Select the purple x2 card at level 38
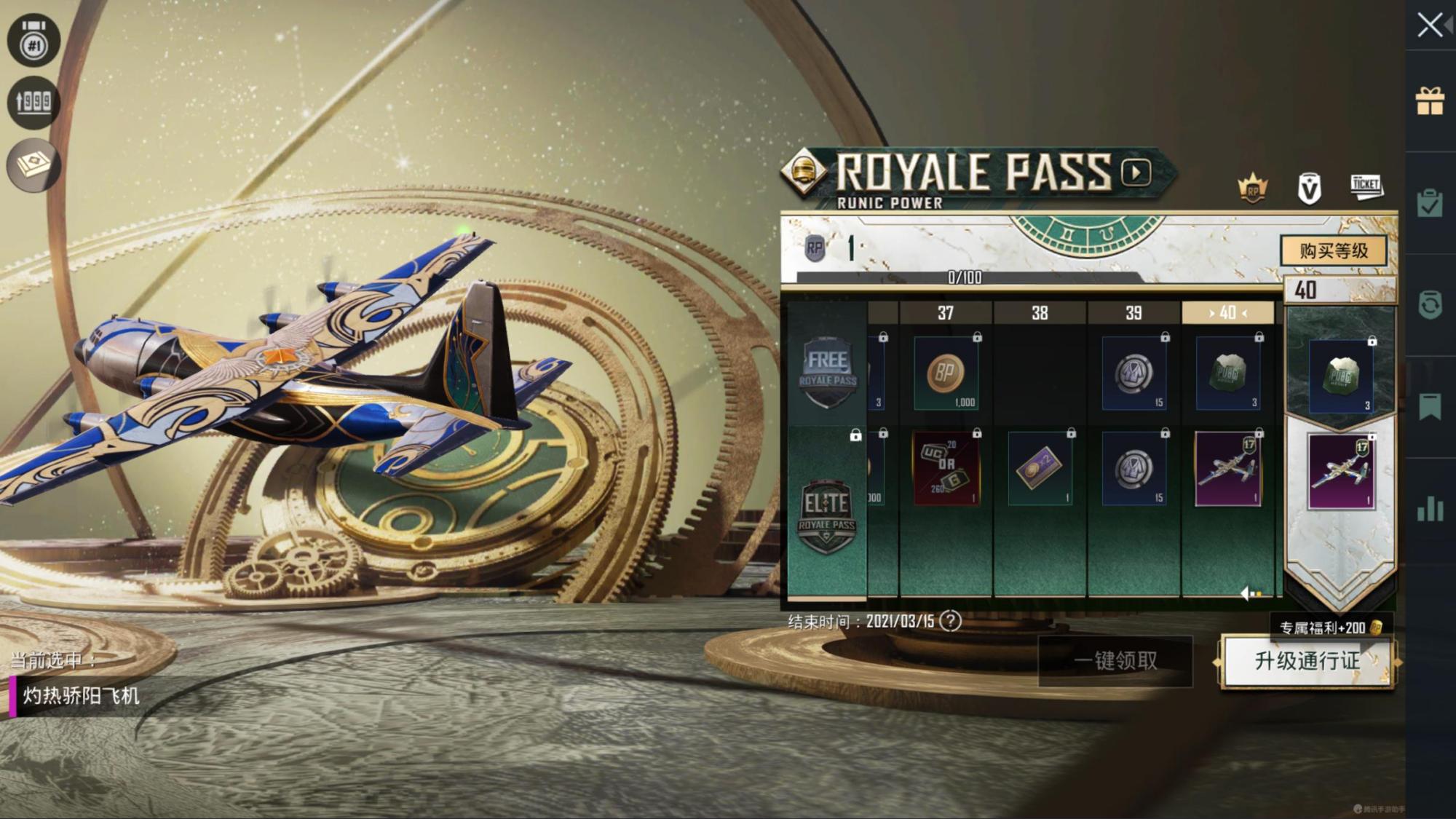The width and height of the screenshot is (1456, 819). pos(1040,470)
